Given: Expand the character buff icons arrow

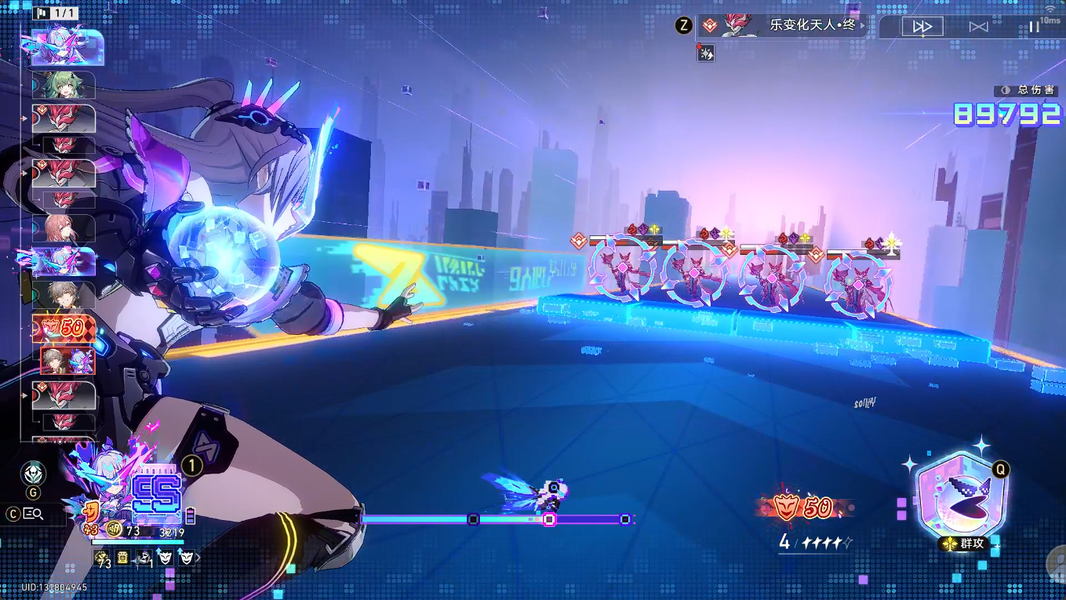Looking at the screenshot, I should click(x=196, y=557).
